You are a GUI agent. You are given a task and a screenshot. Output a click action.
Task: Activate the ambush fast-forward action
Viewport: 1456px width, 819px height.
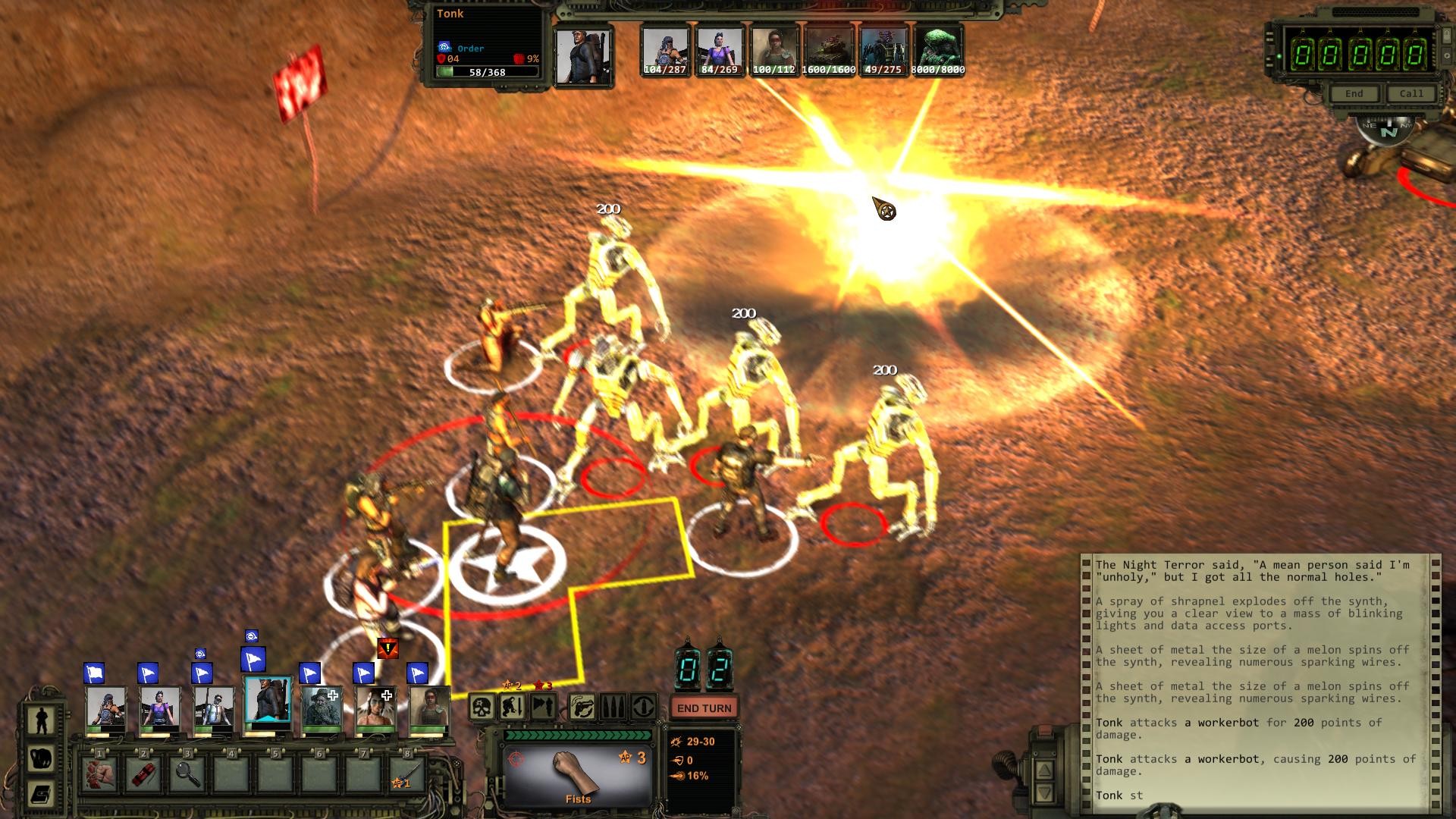point(542,707)
